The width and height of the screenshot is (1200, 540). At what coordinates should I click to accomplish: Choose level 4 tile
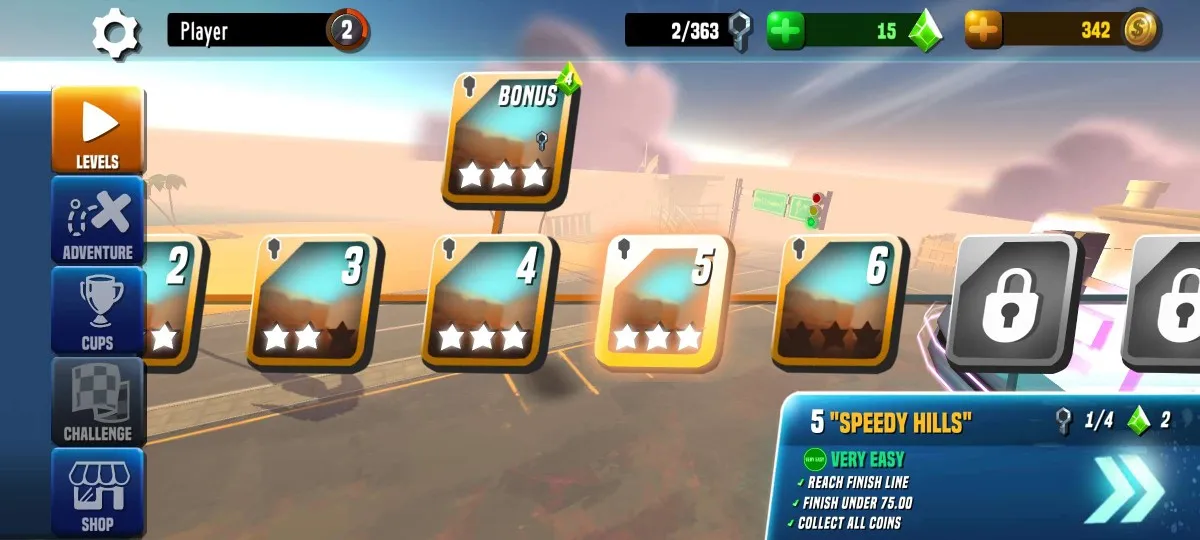tap(489, 301)
